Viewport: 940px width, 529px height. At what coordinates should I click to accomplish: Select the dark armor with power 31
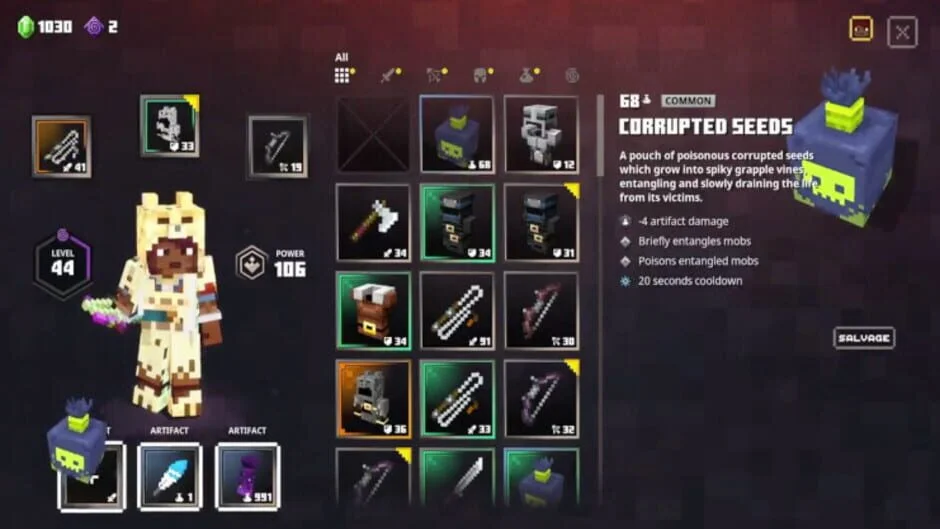click(541, 222)
